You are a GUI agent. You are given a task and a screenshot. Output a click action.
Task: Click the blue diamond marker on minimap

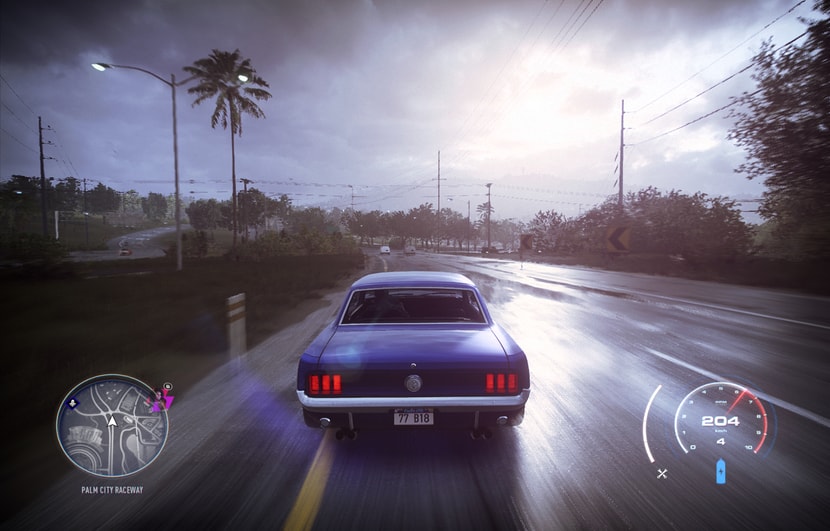click(72, 404)
